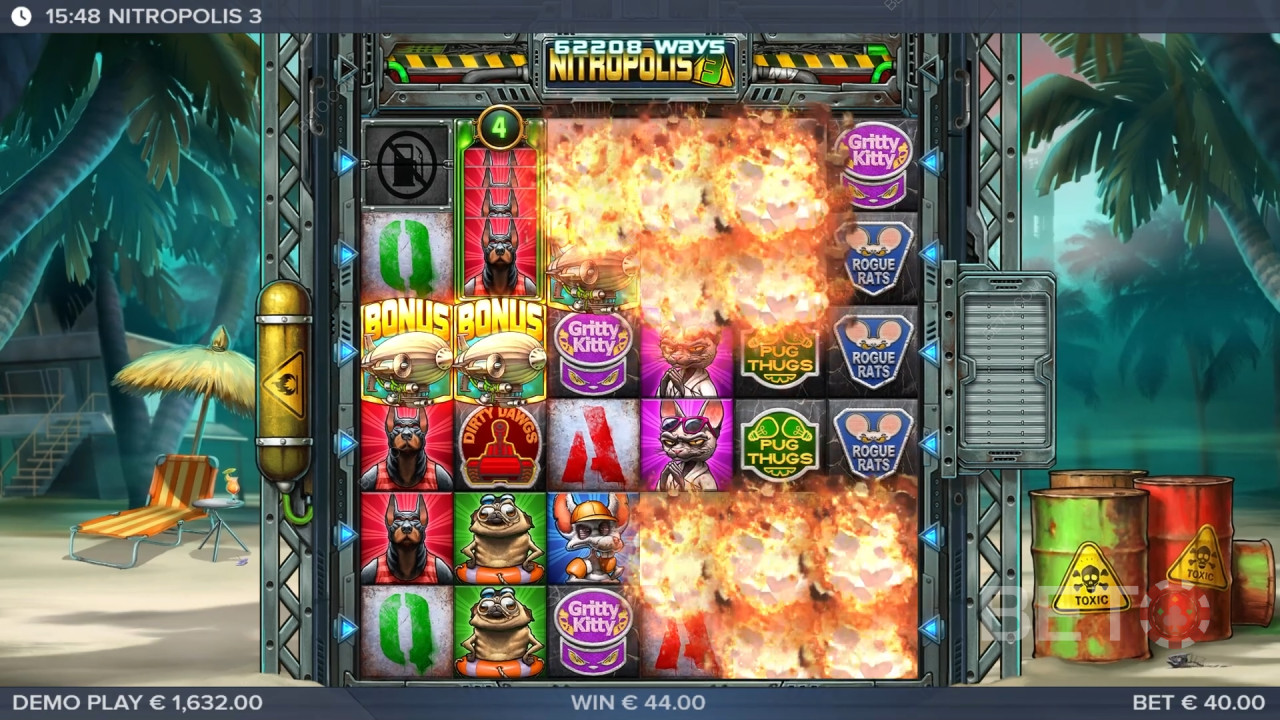
Task: Open the bet selector showing € 40.00
Action: 1198,703
